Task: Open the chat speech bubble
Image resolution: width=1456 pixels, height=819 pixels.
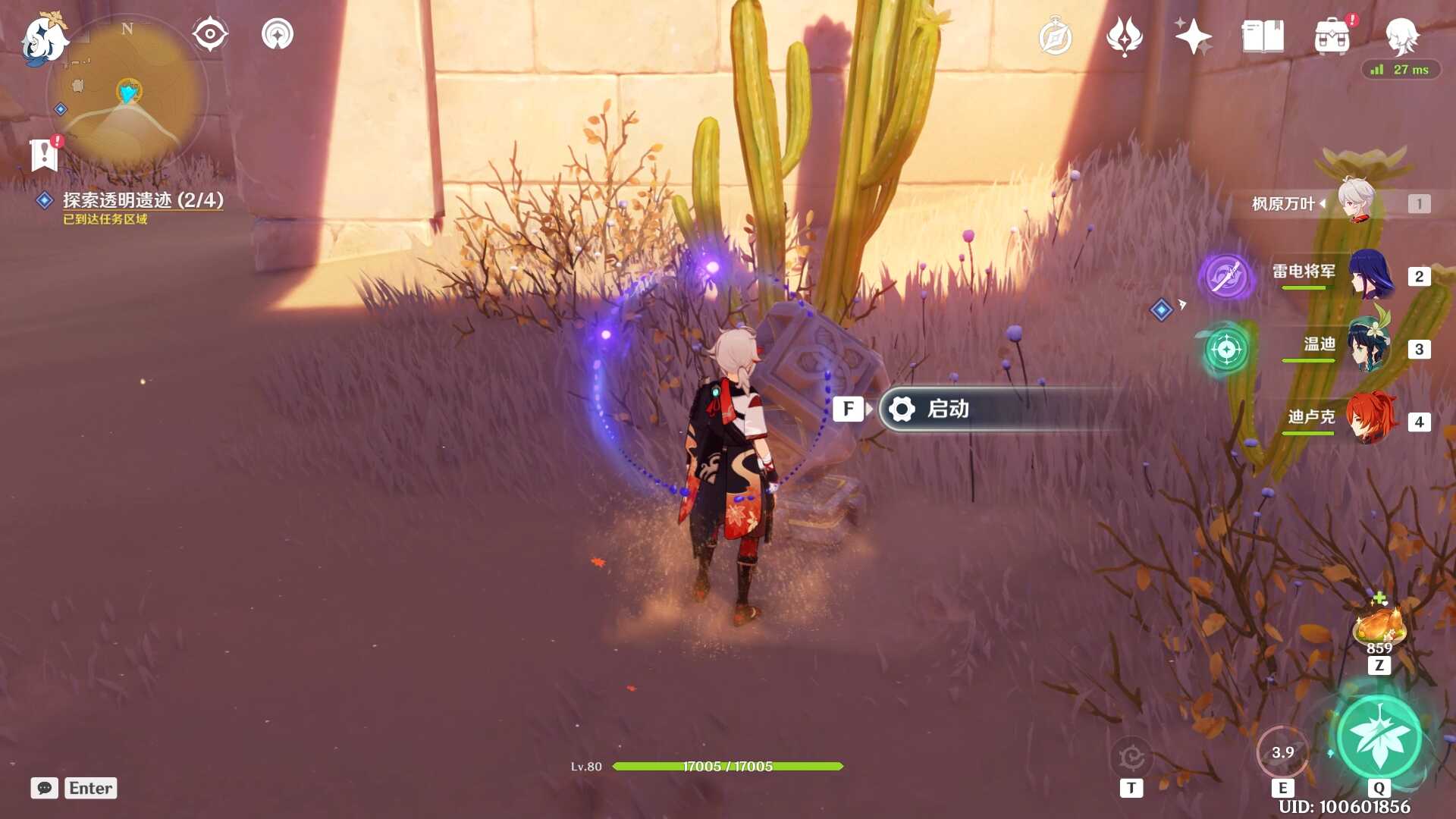Action: coord(45,788)
